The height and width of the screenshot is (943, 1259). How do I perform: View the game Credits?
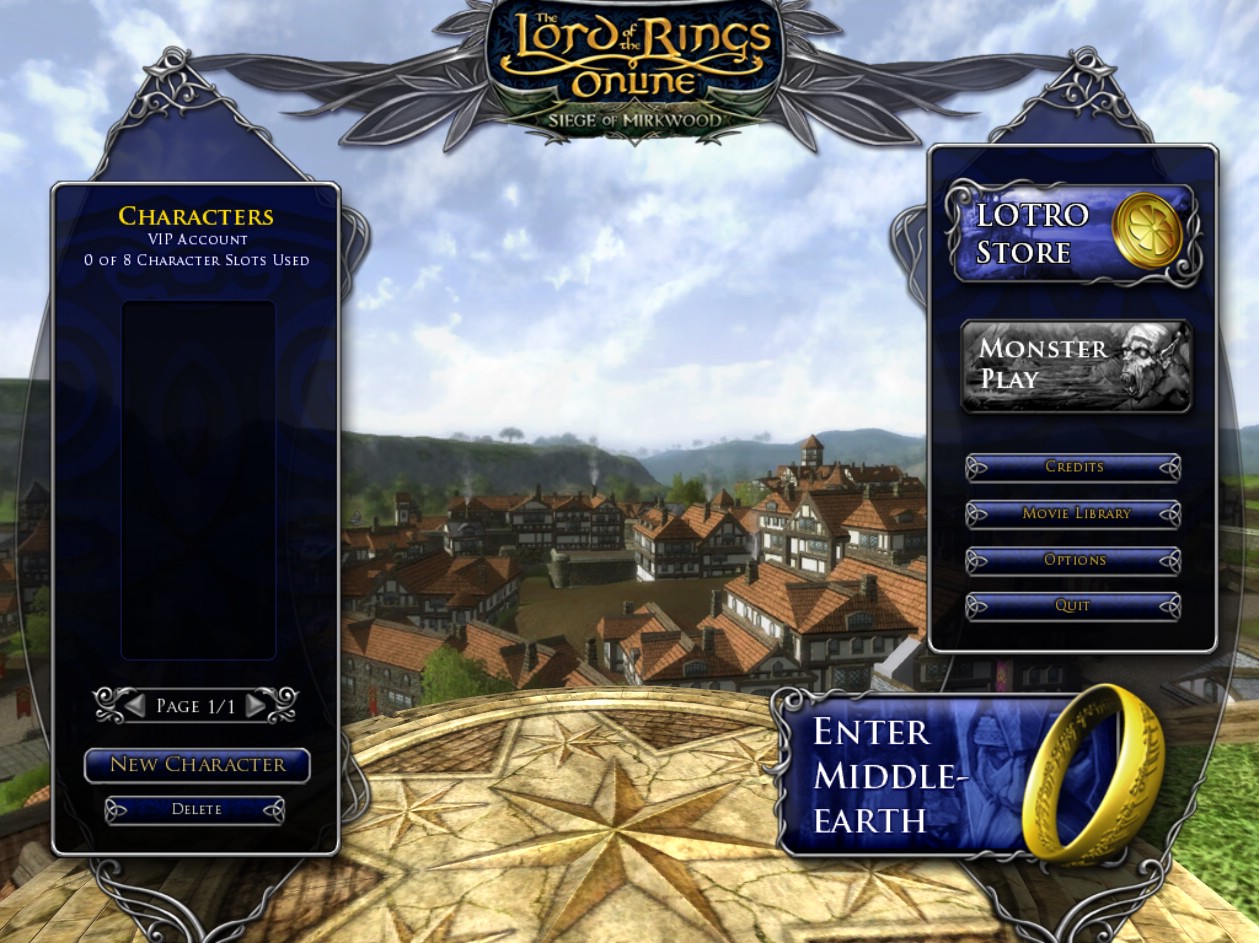coord(1073,467)
